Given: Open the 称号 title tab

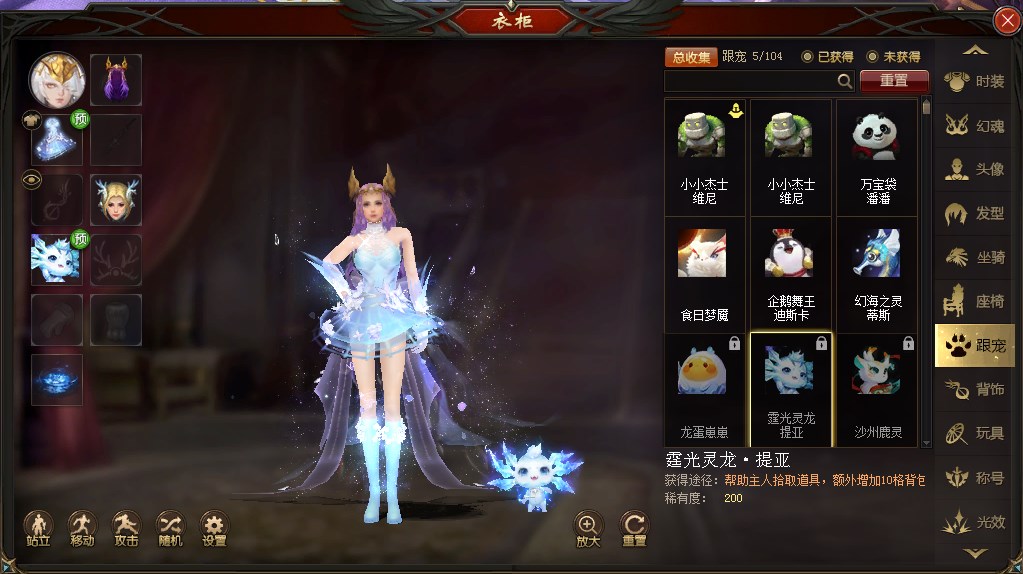Looking at the screenshot, I should (x=975, y=478).
